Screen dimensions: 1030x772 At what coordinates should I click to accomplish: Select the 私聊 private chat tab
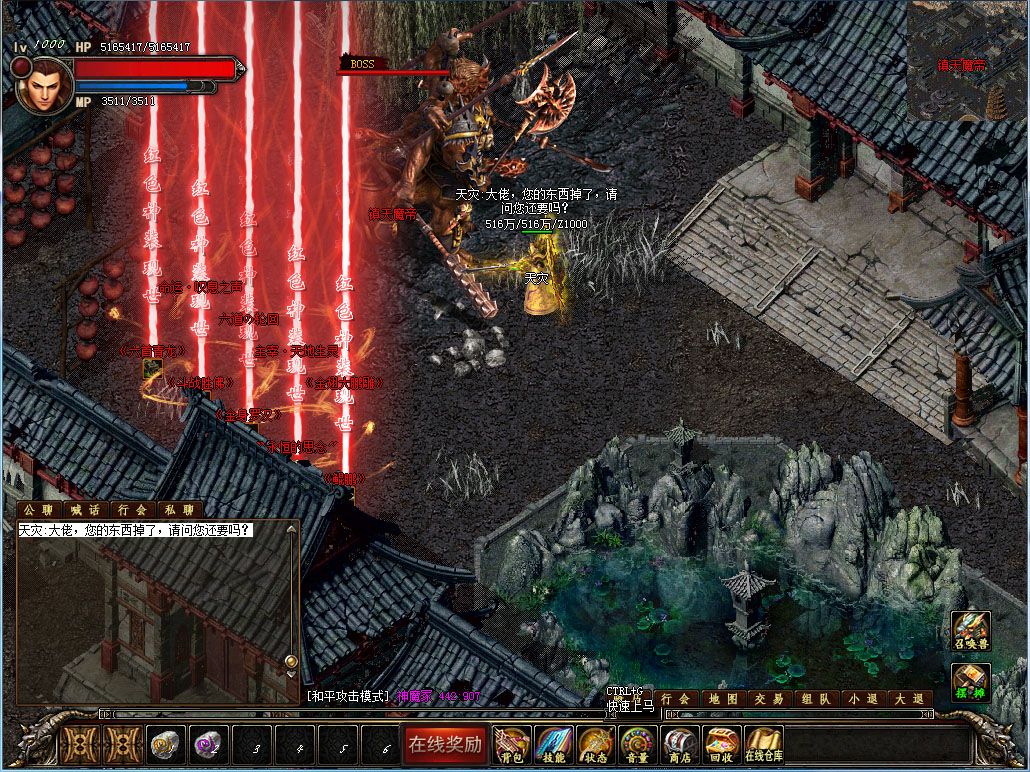(179, 510)
